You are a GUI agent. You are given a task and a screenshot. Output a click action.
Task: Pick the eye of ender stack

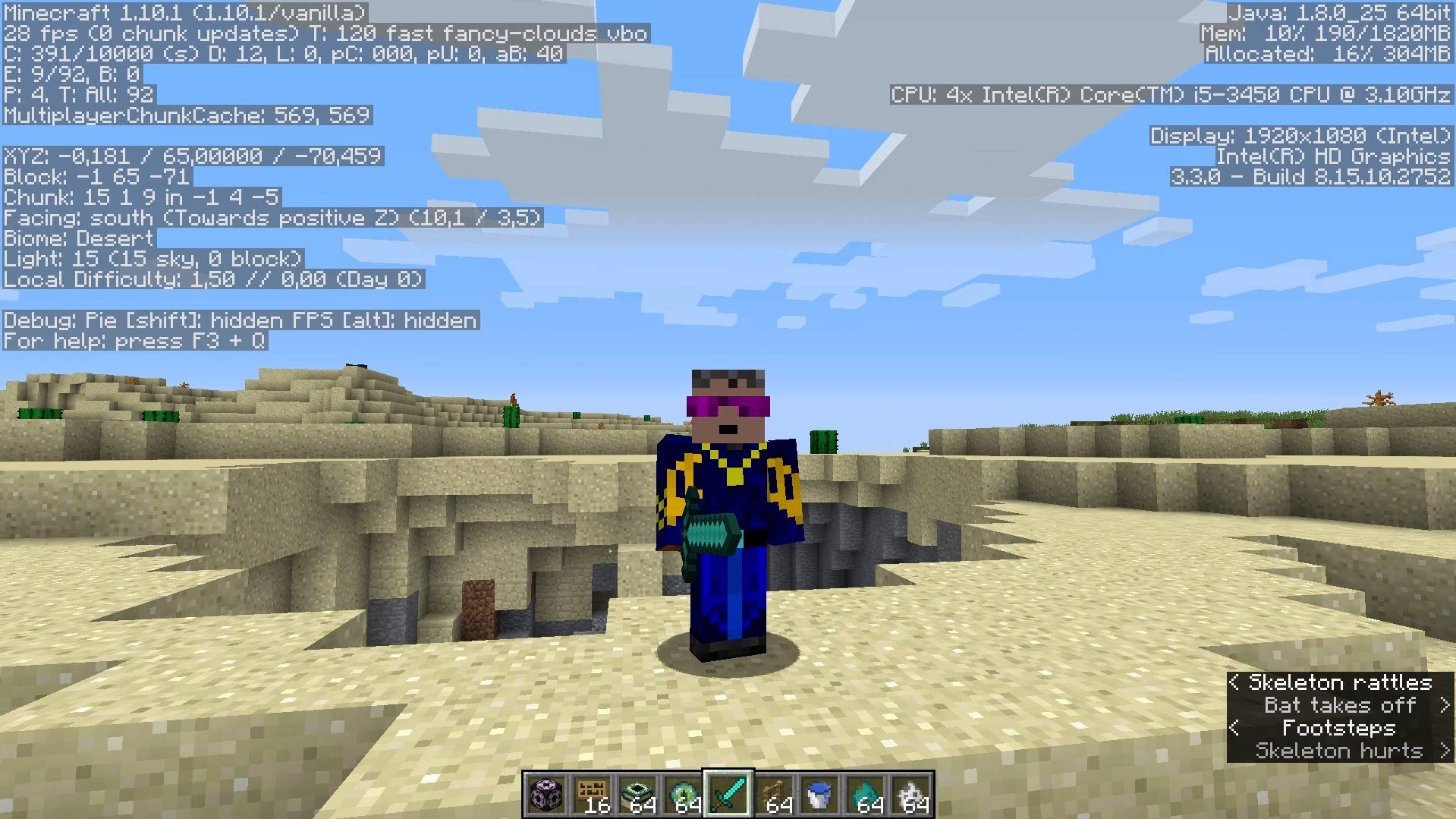(683, 794)
